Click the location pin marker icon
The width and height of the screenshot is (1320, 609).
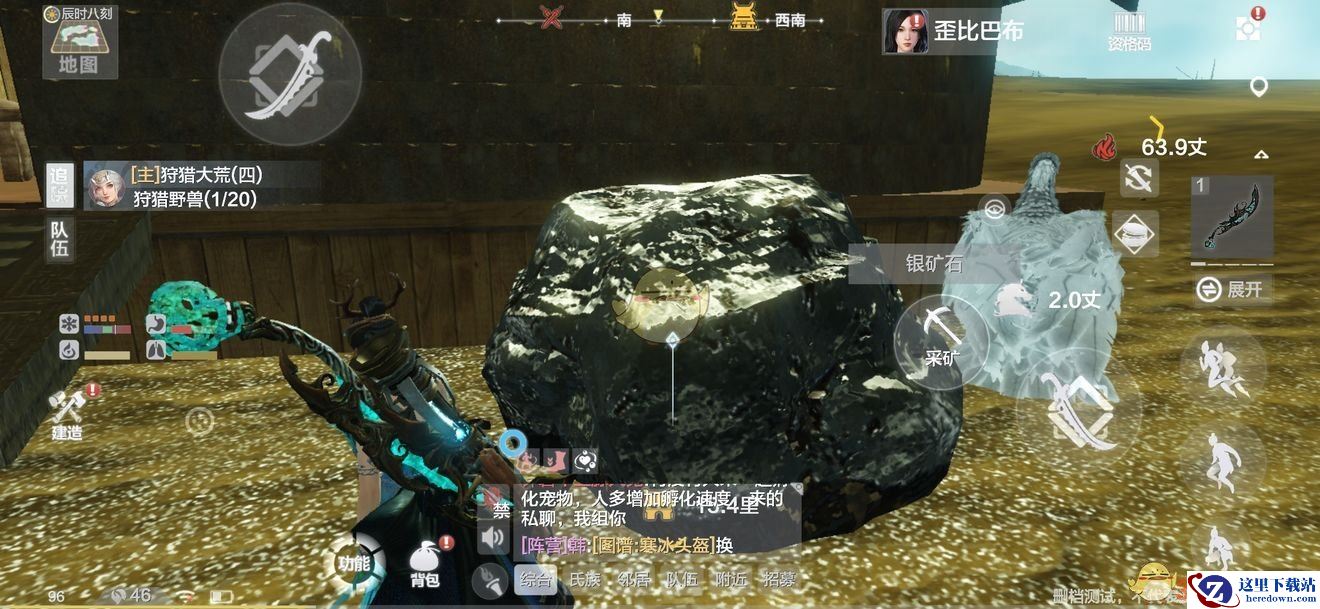1259,87
